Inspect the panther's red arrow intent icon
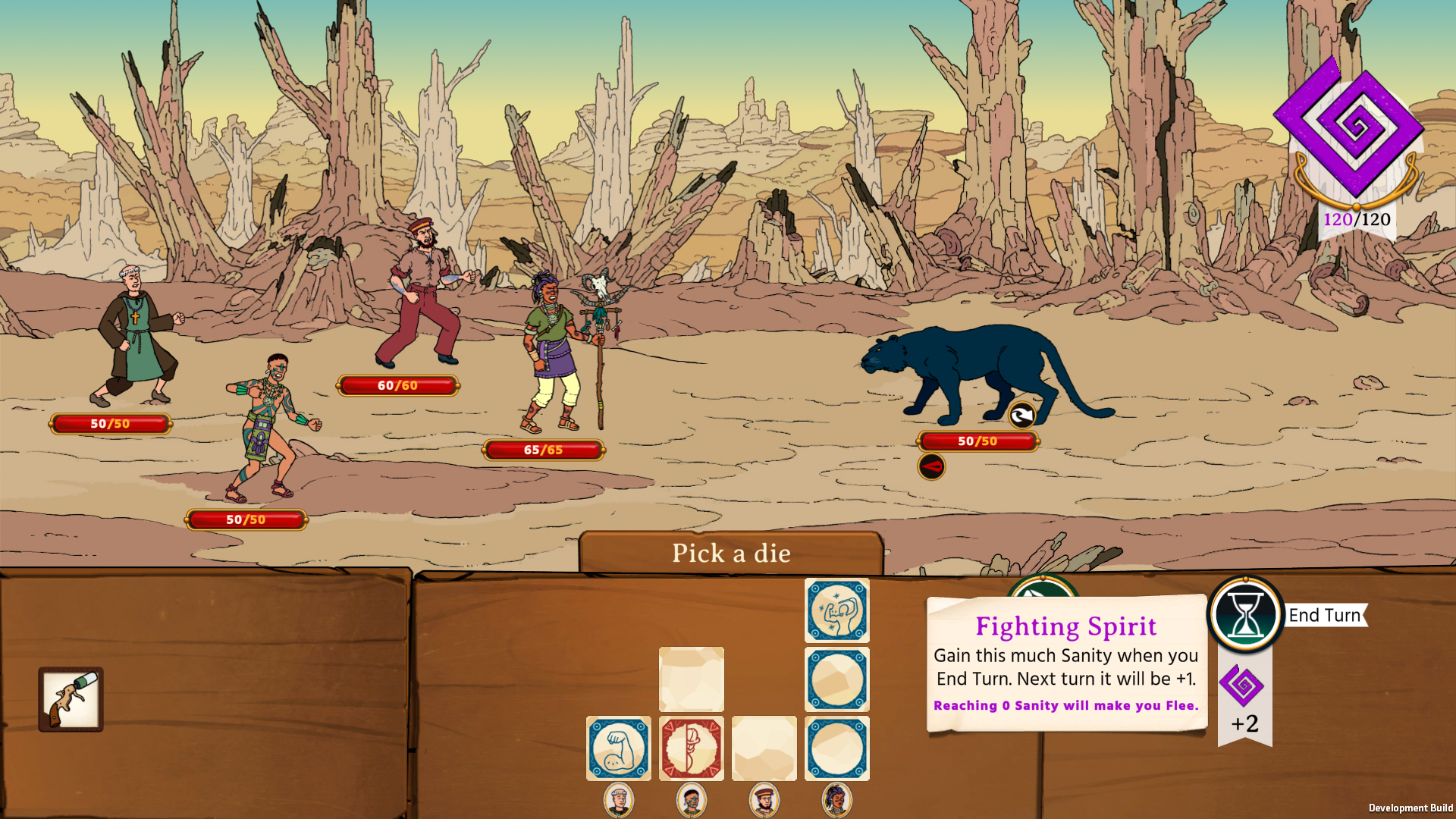 click(931, 466)
